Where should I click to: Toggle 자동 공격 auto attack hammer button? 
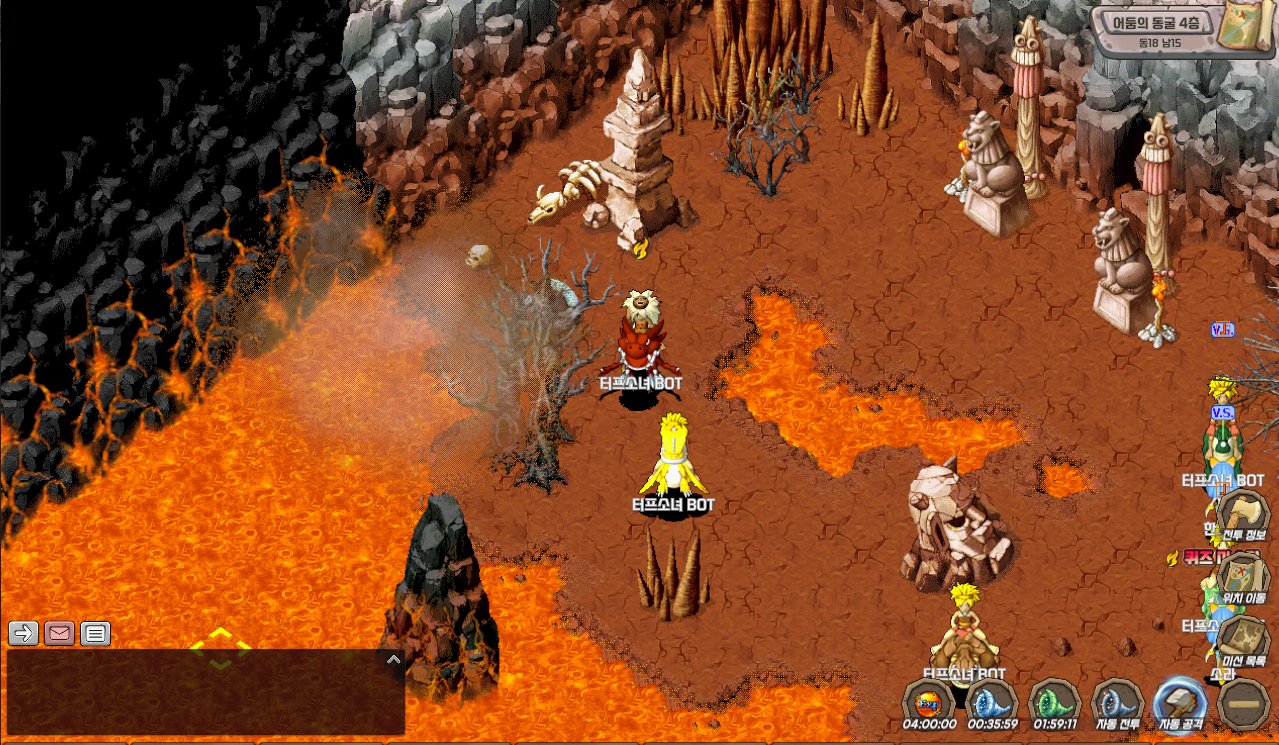(1180, 703)
